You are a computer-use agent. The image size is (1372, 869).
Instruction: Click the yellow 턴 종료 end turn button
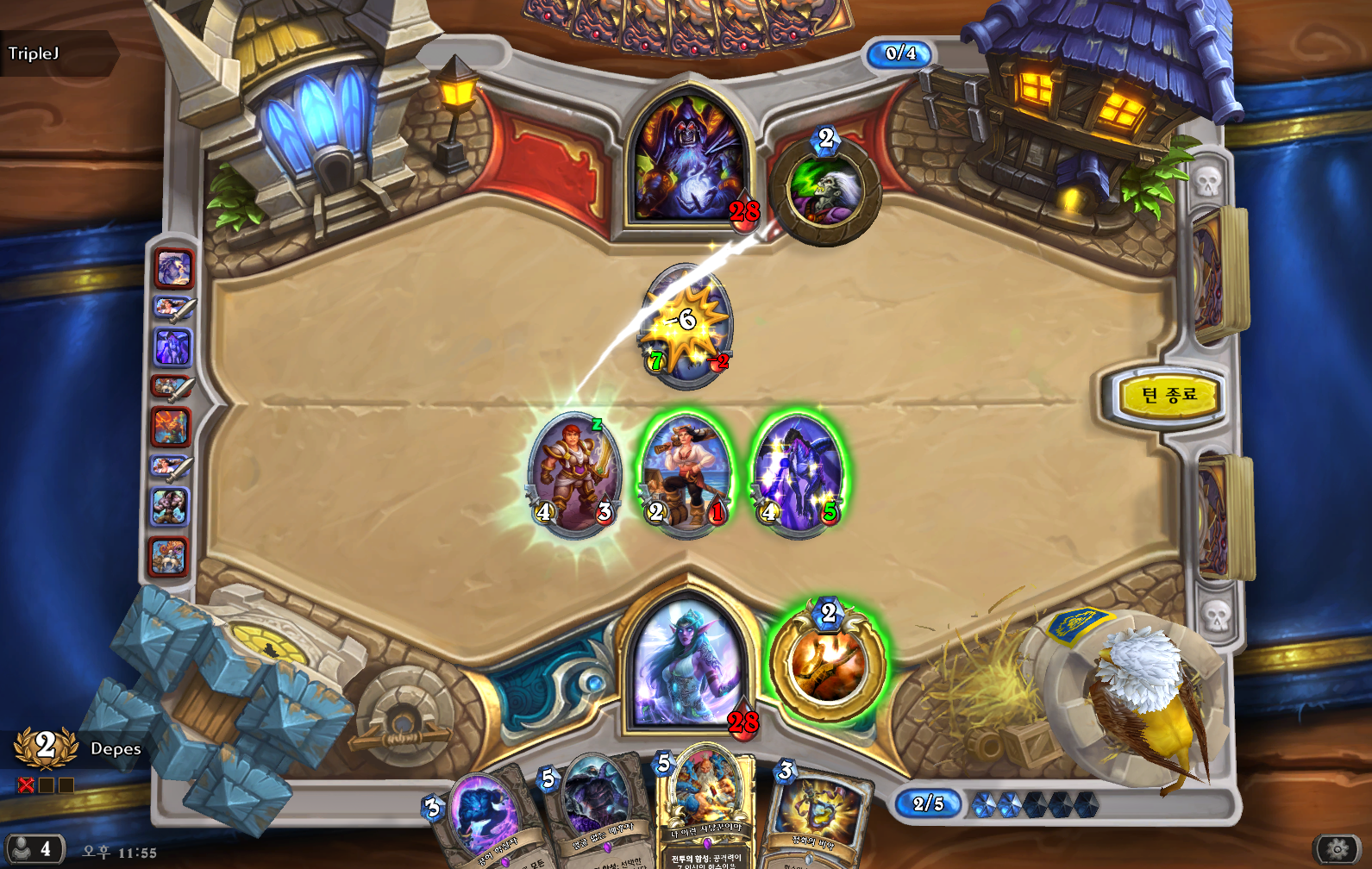click(x=1169, y=396)
